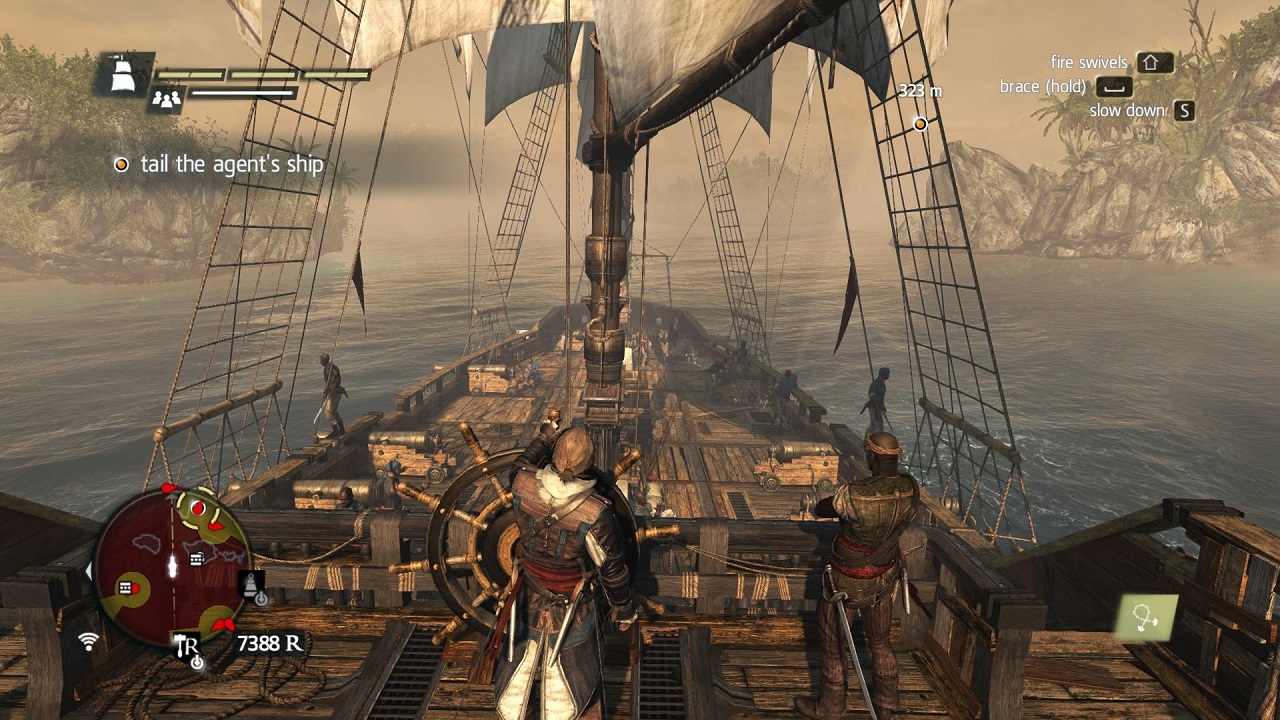
Task: Select the mortar weight icon beside minimap
Action: point(253,585)
